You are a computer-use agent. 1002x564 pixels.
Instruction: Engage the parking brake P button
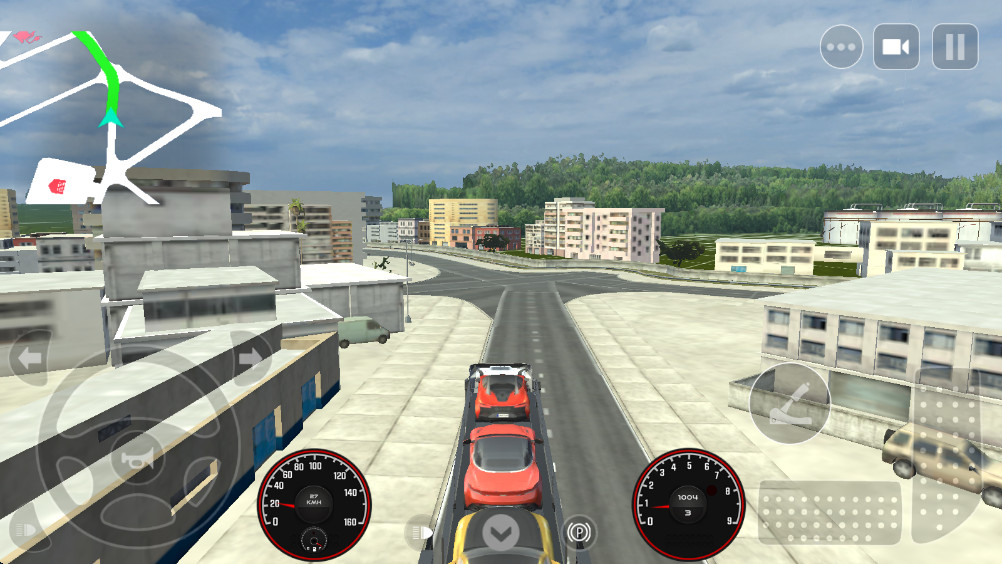578,531
